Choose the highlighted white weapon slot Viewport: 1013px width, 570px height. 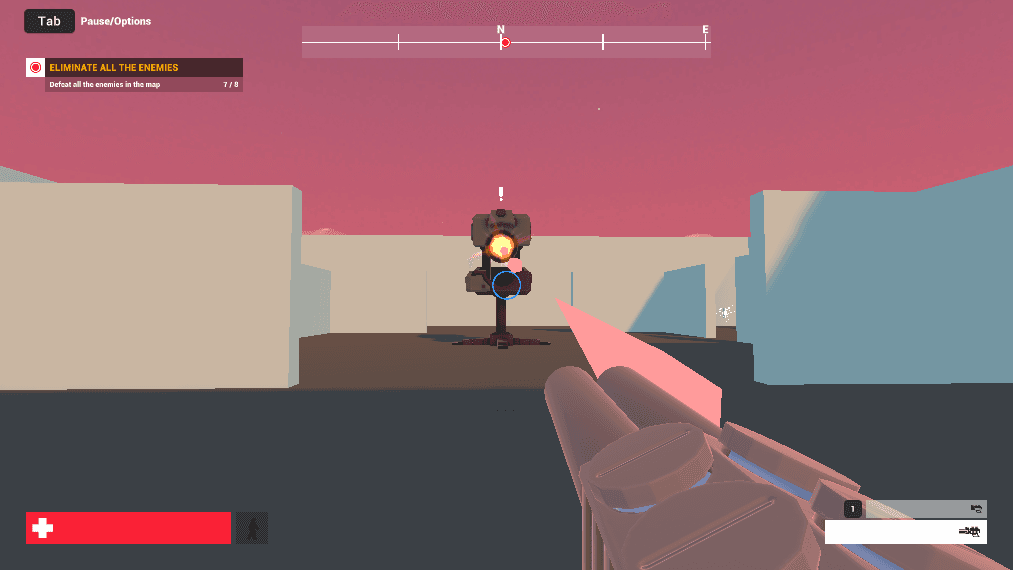point(905,532)
